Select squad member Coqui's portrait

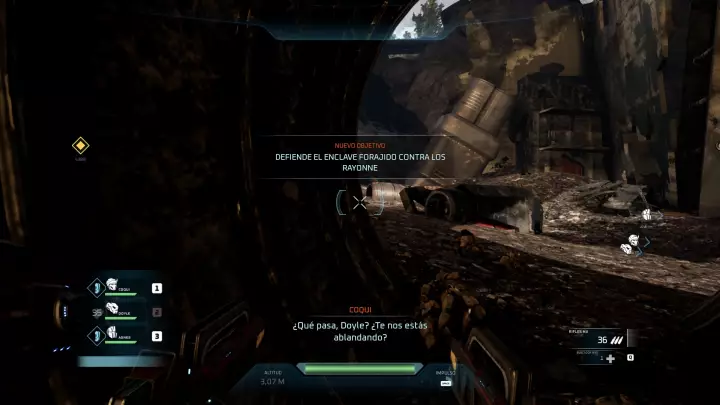(x=112, y=286)
